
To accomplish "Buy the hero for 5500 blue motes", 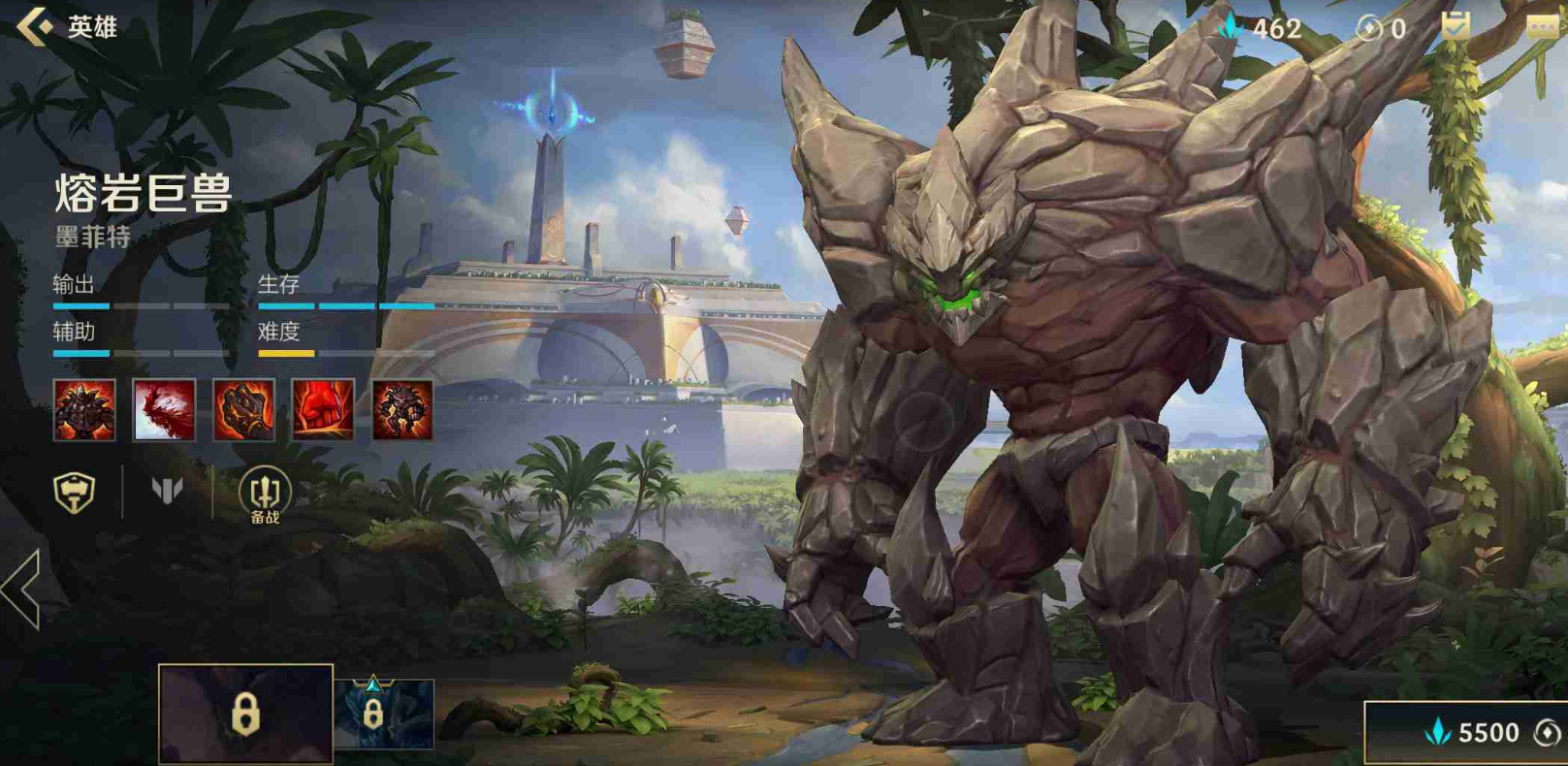I will [1469, 733].
